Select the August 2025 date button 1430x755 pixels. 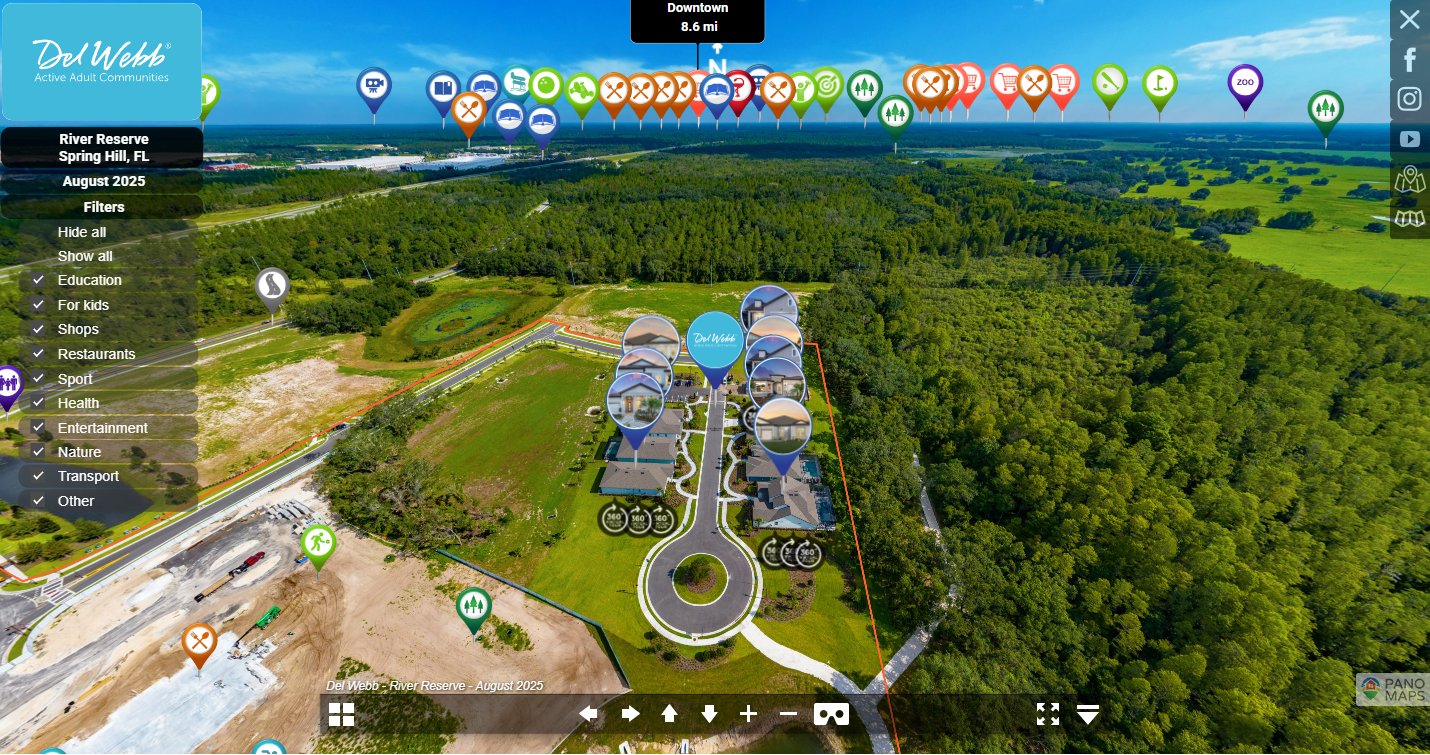point(103,181)
